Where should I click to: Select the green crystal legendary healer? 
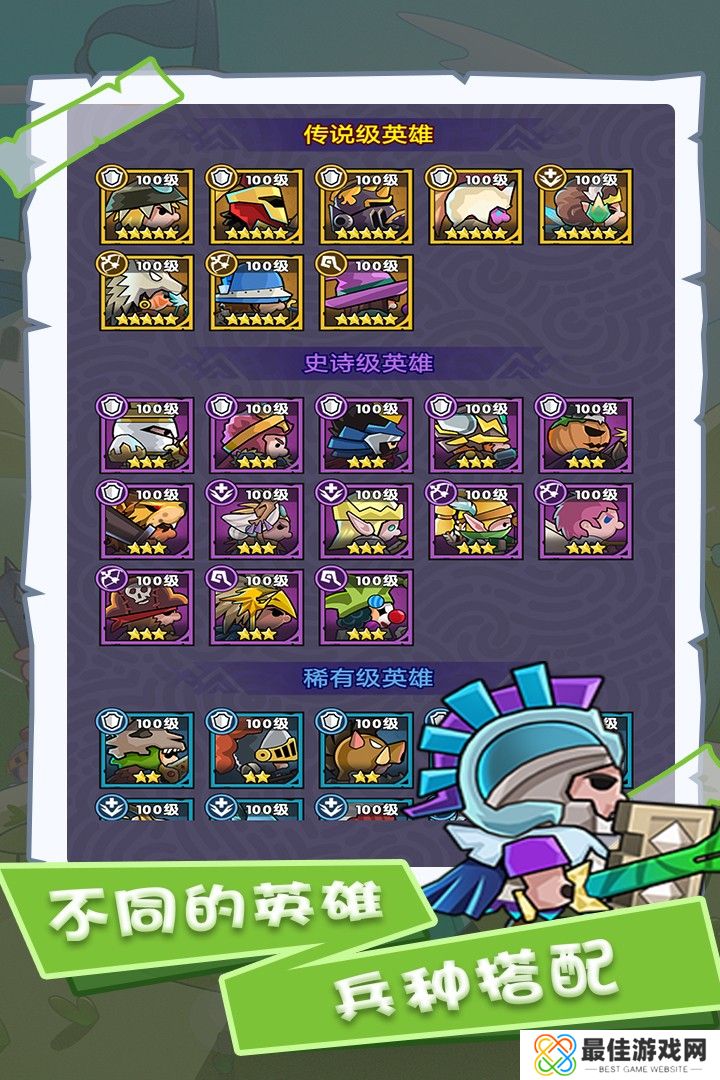[586, 207]
